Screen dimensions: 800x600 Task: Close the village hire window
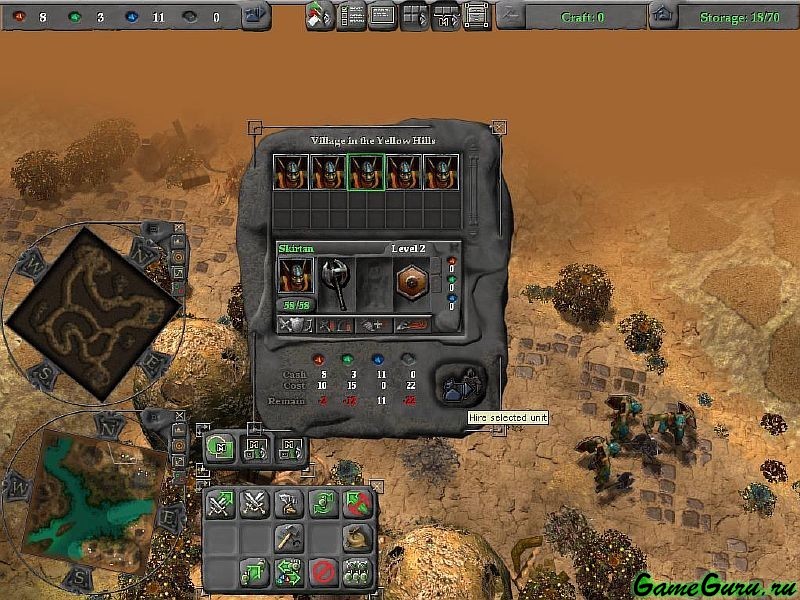pyautogui.click(x=499, y=128)
